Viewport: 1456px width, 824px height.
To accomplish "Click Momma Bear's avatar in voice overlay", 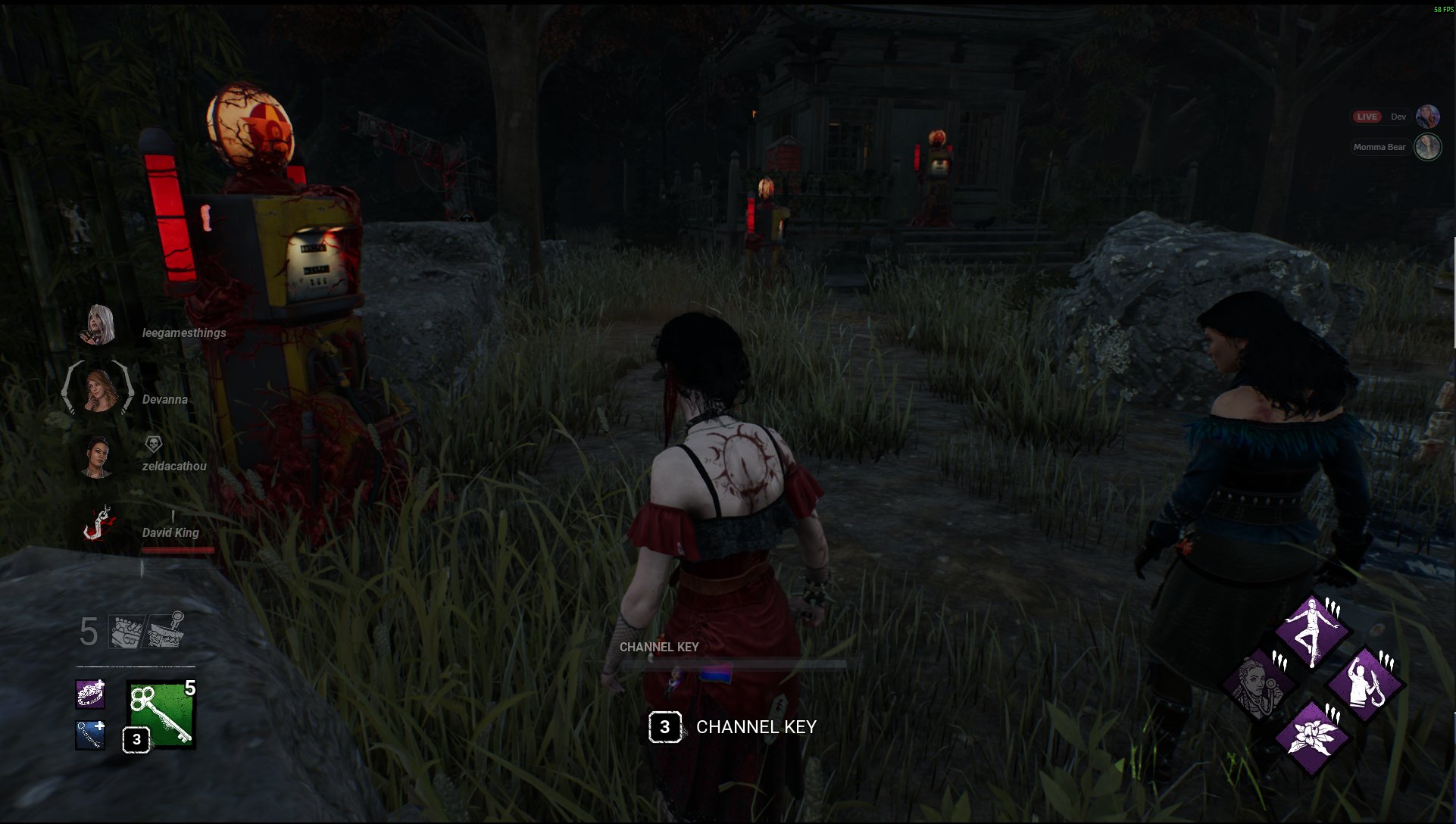I will (1427, 147).
